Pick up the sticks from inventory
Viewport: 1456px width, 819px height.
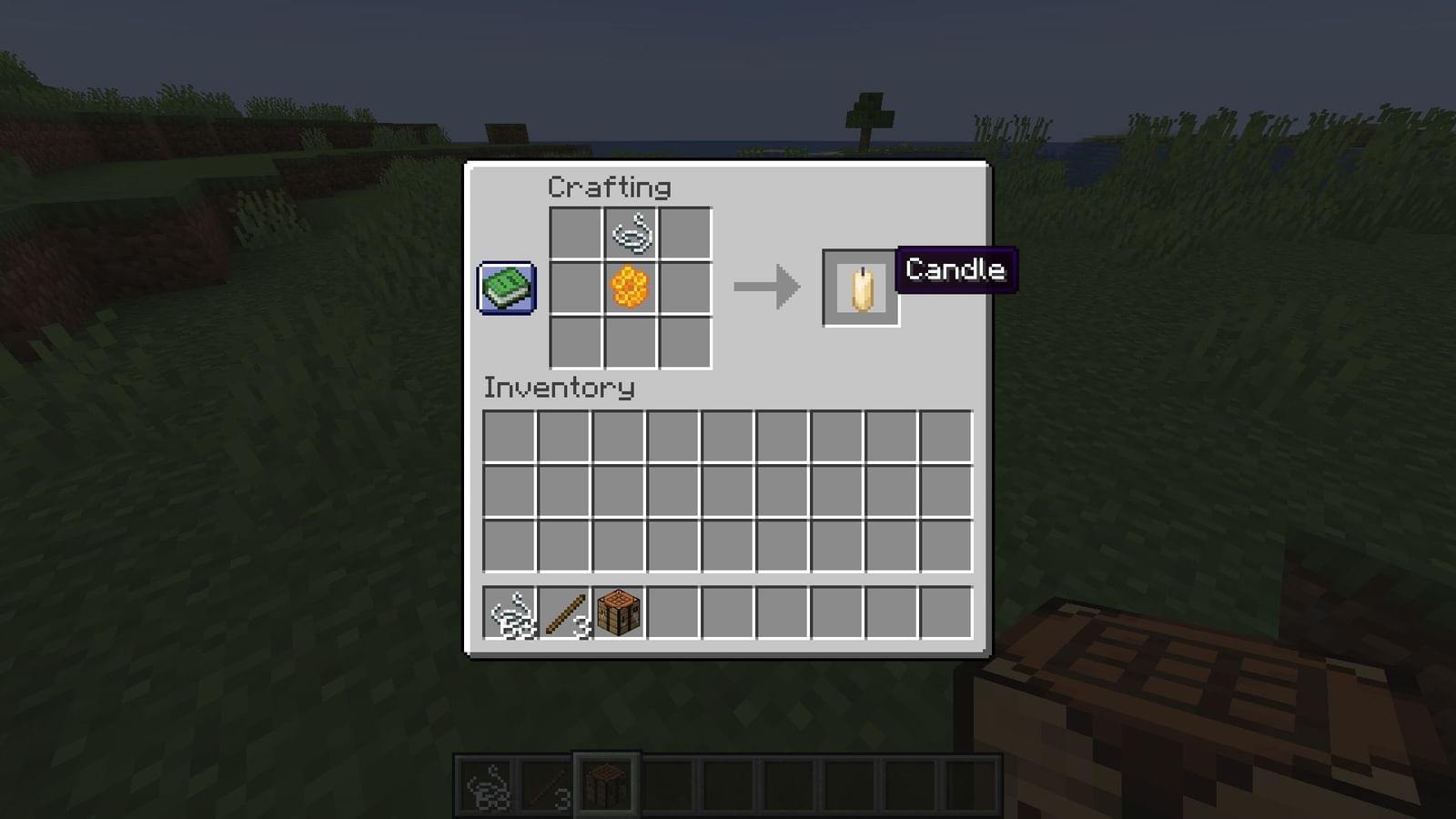pos(566,611)
